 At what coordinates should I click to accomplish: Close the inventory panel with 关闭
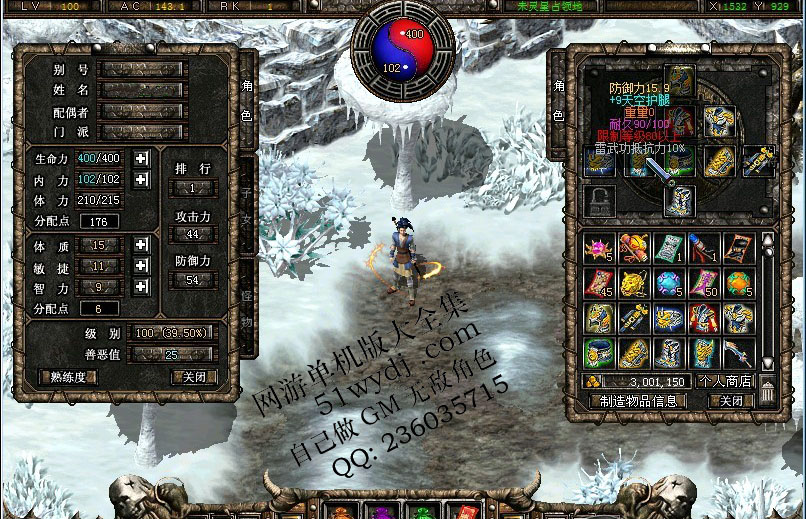coord(731,400)
